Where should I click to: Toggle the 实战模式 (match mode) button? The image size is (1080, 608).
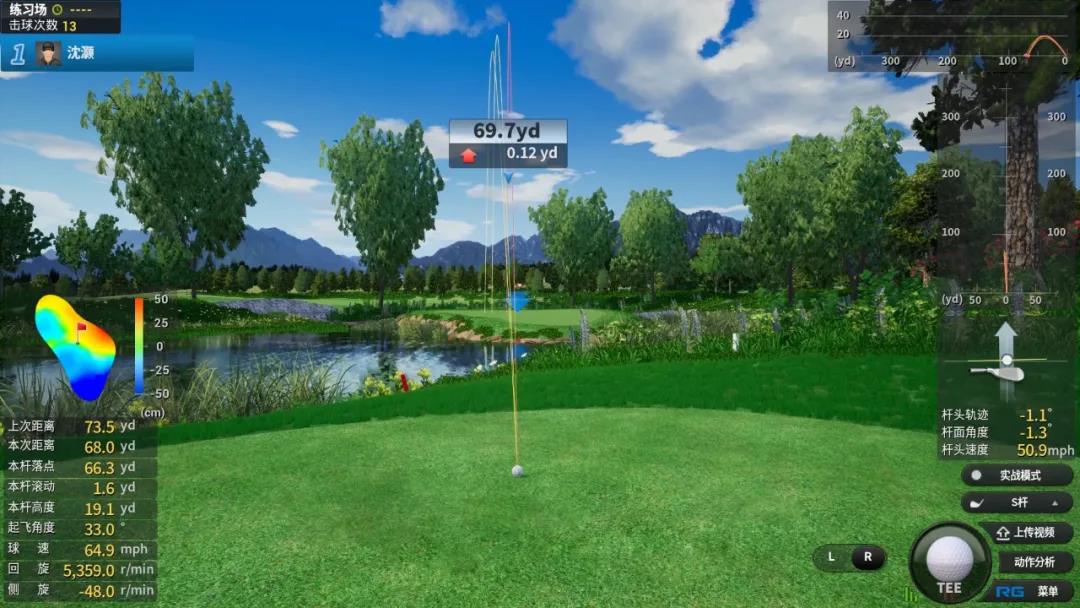point(1017,475)
